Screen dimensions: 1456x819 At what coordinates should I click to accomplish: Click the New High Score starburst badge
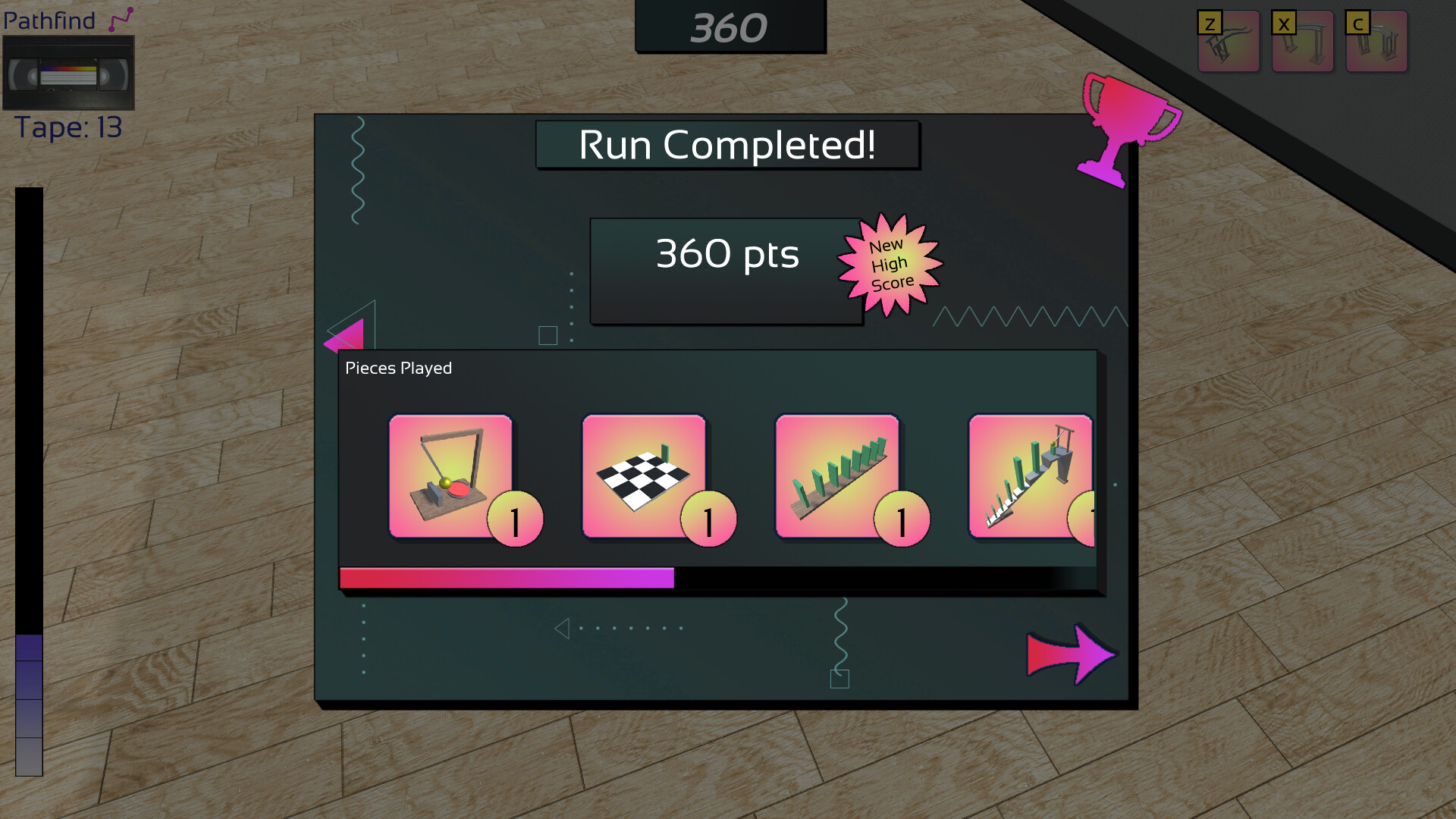(889, 264)
